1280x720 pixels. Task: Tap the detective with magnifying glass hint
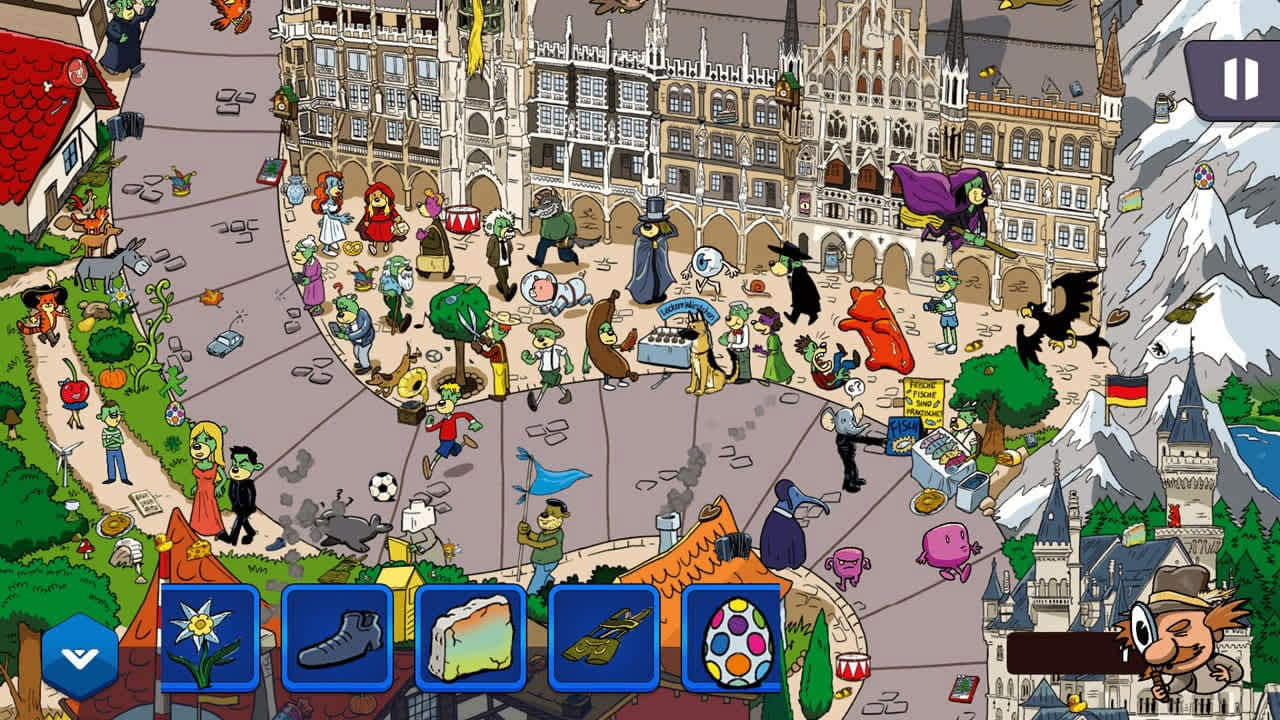(x=1180, y=632)
